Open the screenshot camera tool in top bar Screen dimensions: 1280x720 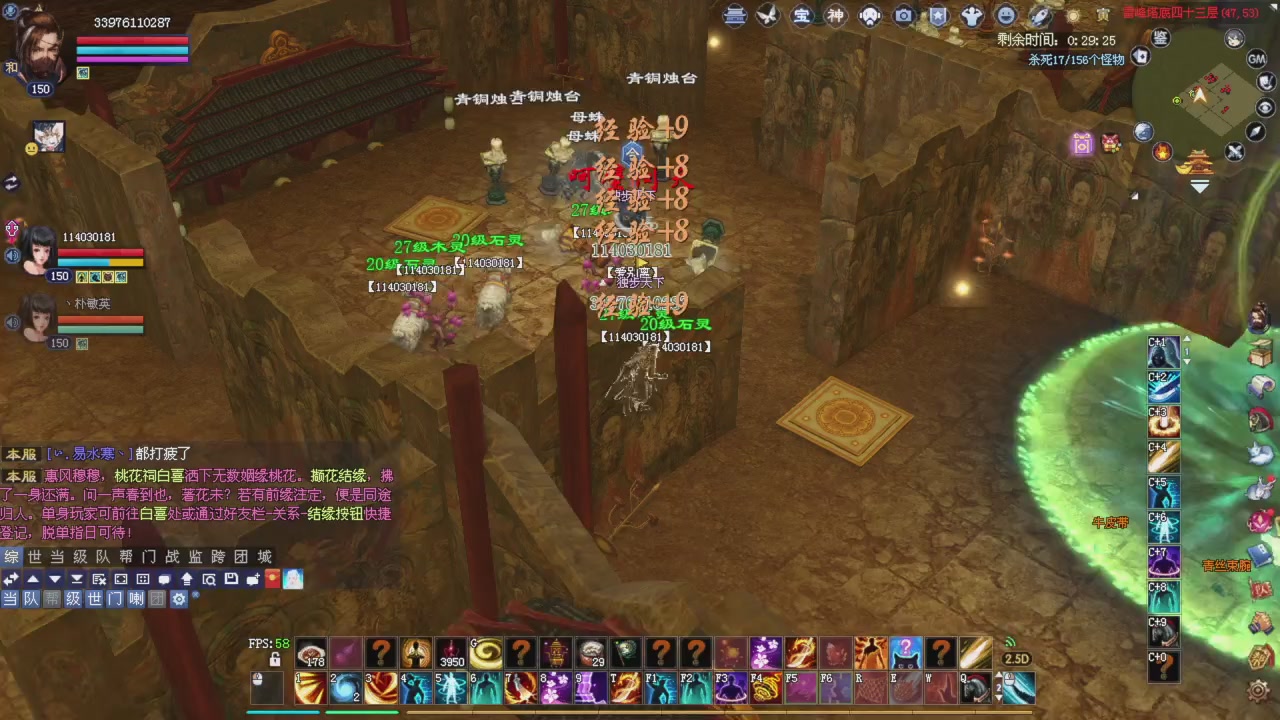pos(903,15)
